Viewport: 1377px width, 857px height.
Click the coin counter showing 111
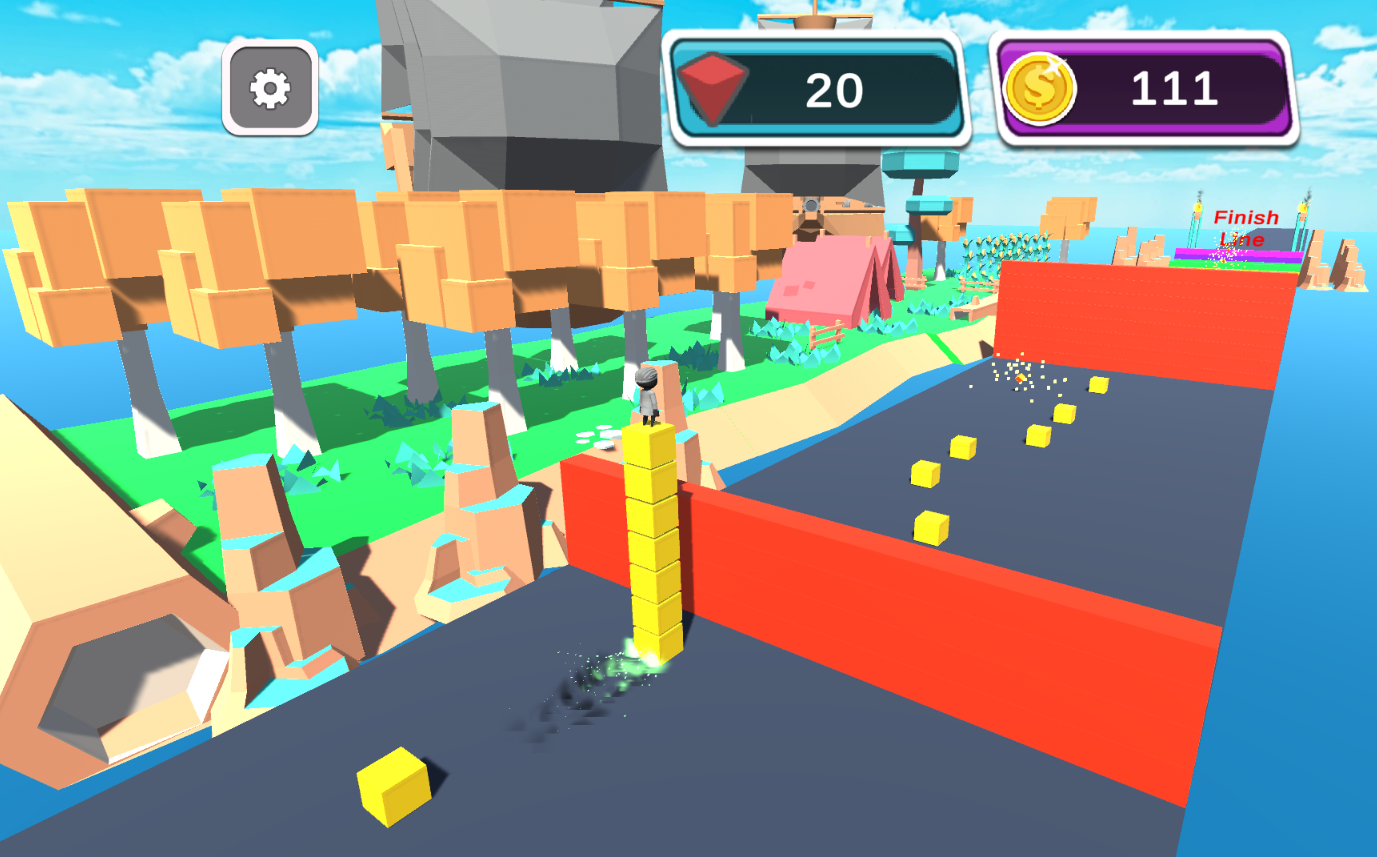click(1175, 88)
